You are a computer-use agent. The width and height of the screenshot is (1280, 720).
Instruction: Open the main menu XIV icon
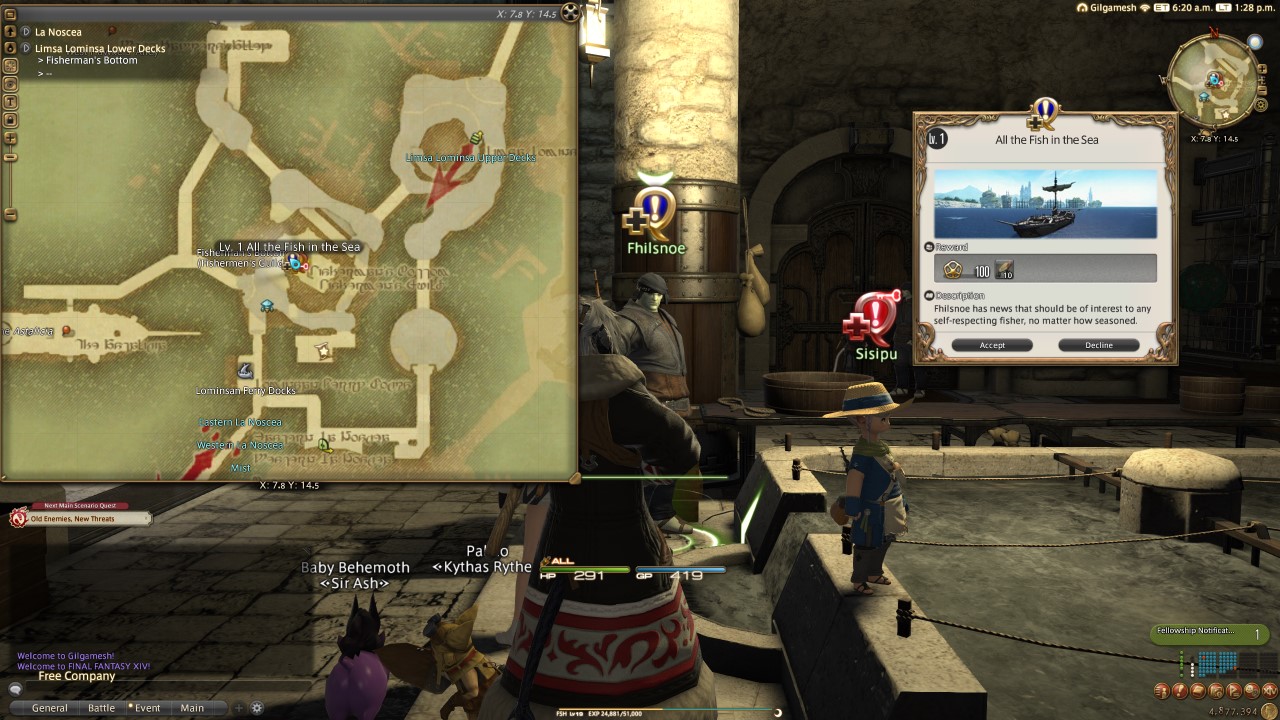(x=1268, y=690)
